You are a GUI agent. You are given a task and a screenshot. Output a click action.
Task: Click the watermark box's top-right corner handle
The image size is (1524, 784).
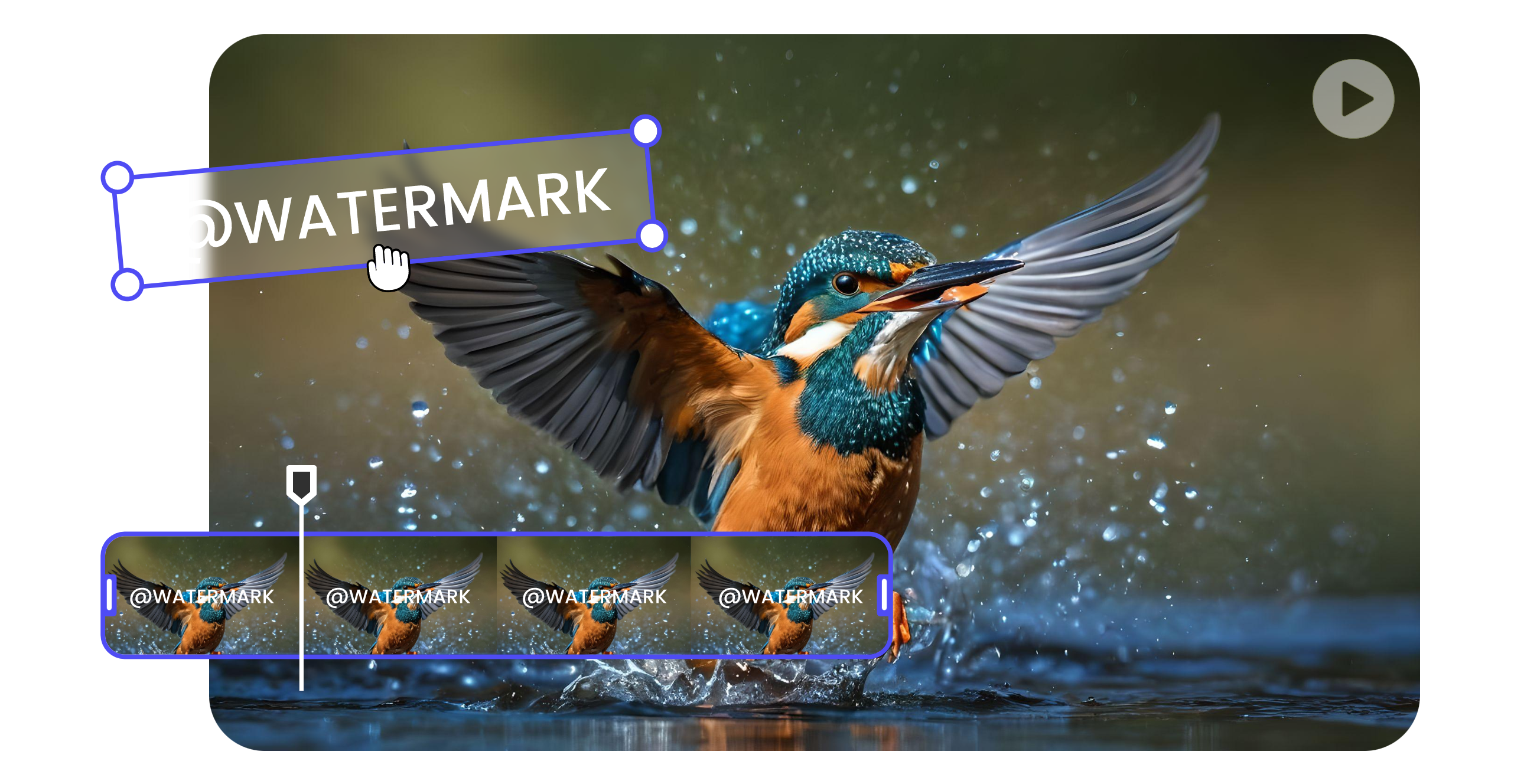[x=646, y=130]
